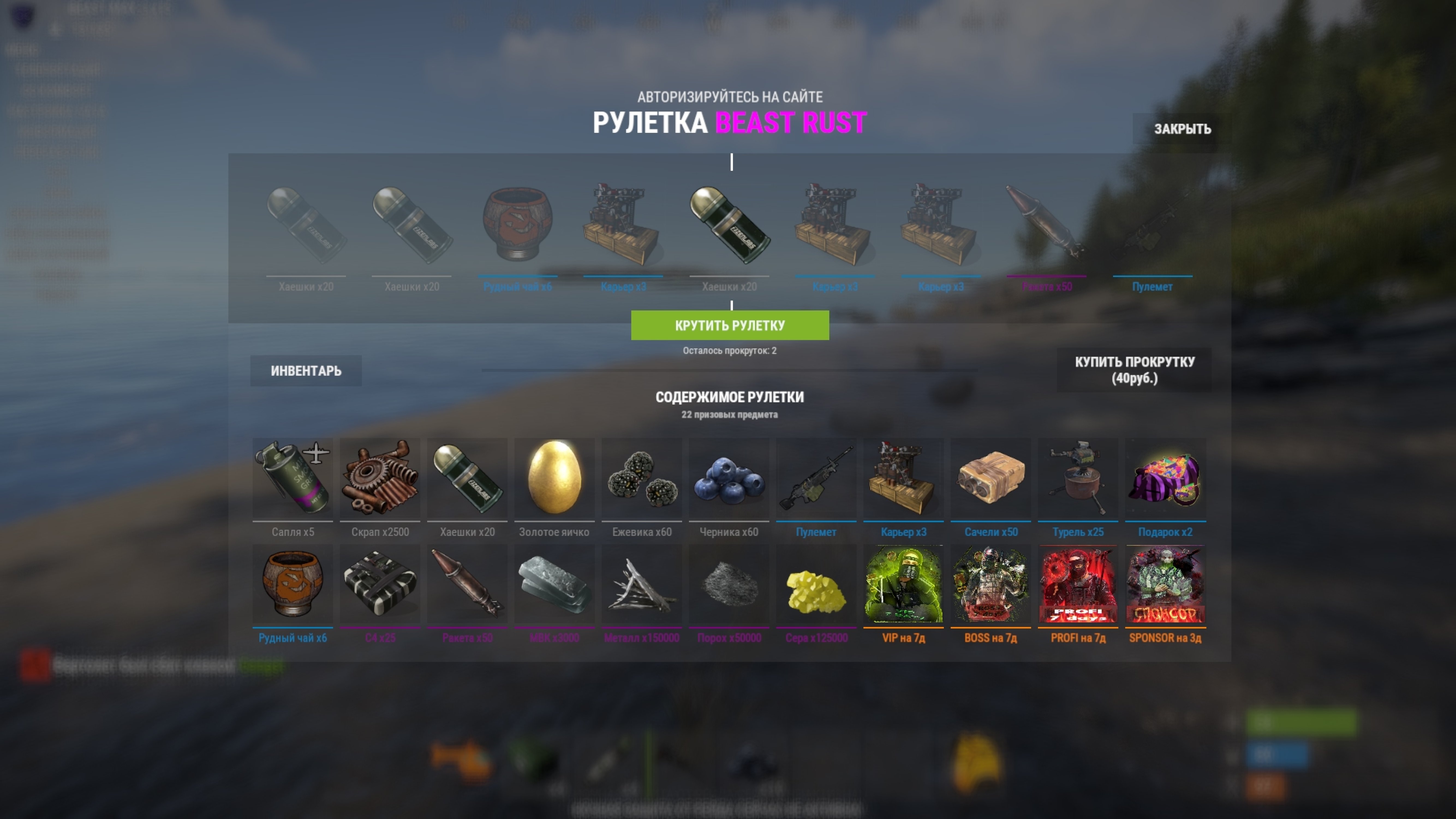Pick the Сера x125000 sulfur prize
This screenshot has width=1456, height=819.
(816, 585)
